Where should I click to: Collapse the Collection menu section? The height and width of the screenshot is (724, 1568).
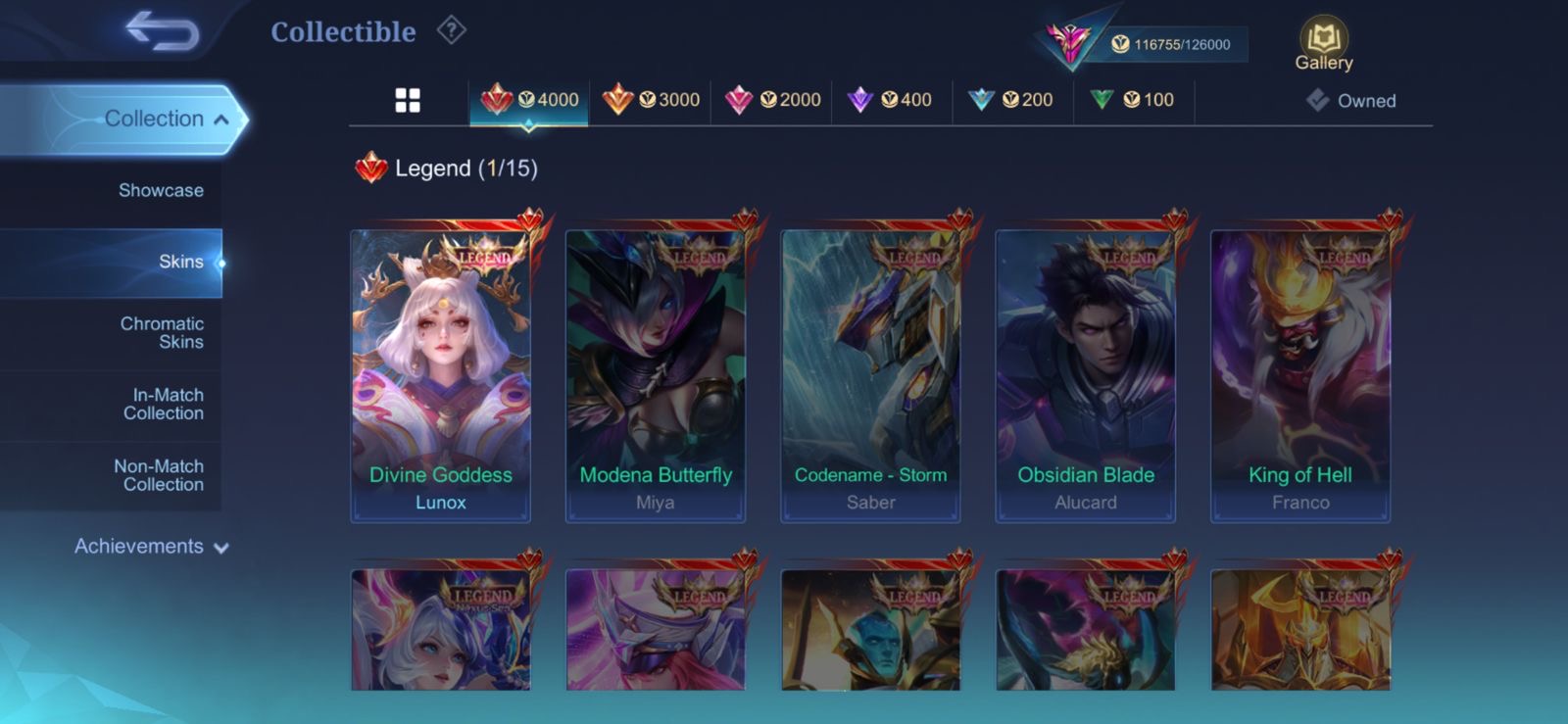[x=221, y=120]
